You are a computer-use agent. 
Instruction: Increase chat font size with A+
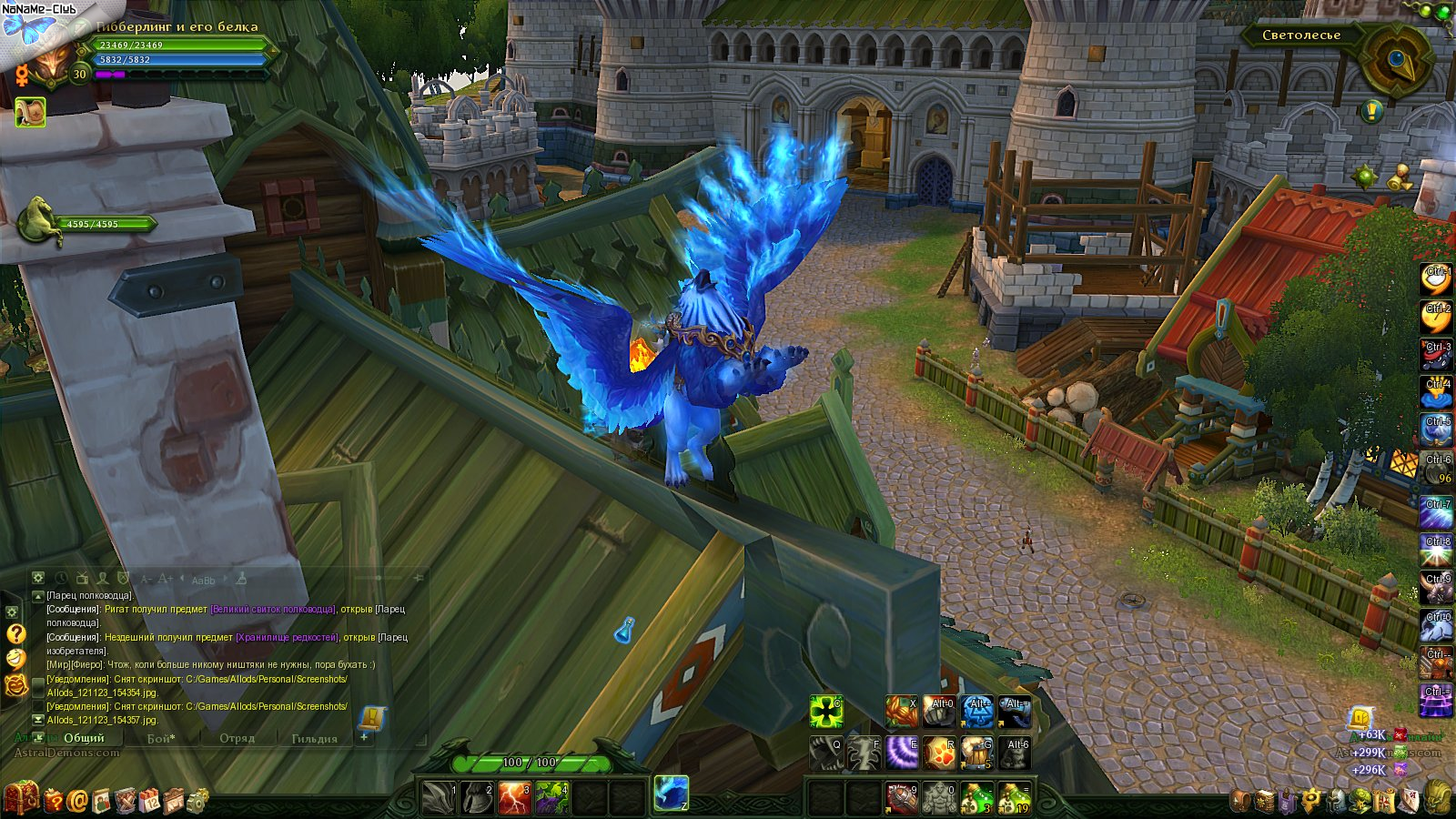pyautogui.click(x=166, y=579)
